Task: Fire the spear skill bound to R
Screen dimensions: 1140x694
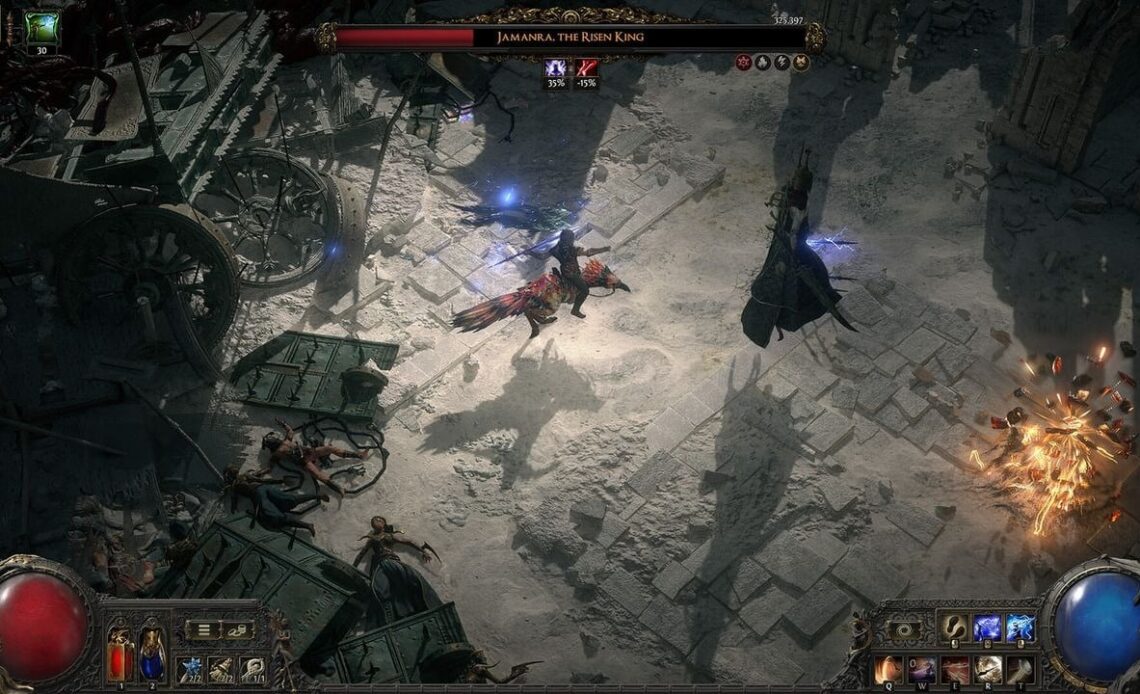Action: 988,669
